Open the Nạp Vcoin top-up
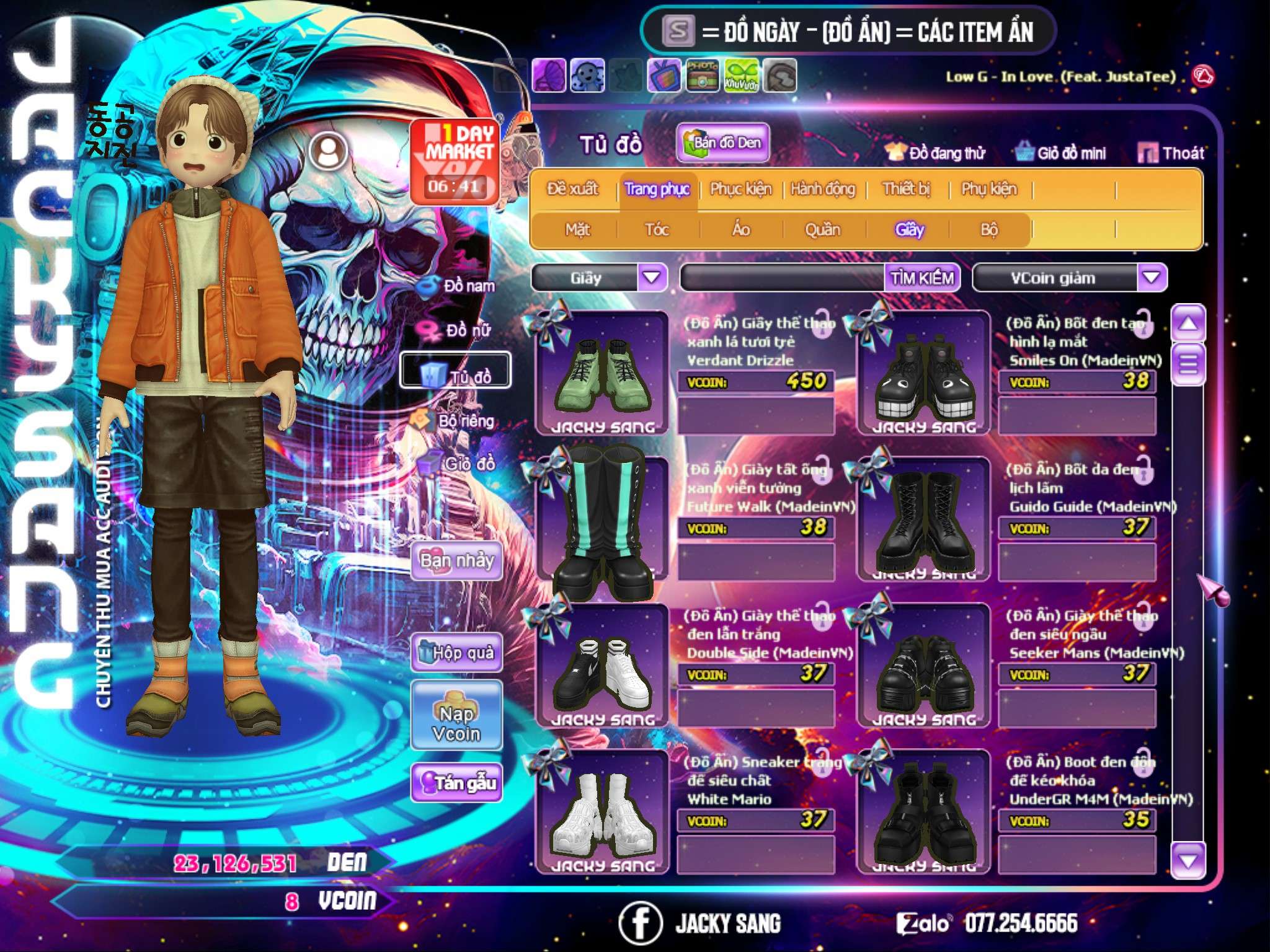This screenshot has height=952, width=1270. 456,723
